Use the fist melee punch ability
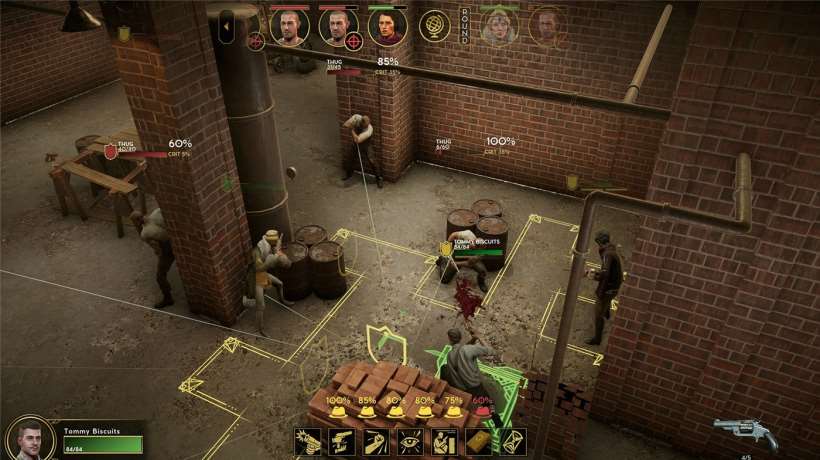Image resolution: width=820 pixels, height=460 pixels. pyautogui.click(x=376, y=442)
